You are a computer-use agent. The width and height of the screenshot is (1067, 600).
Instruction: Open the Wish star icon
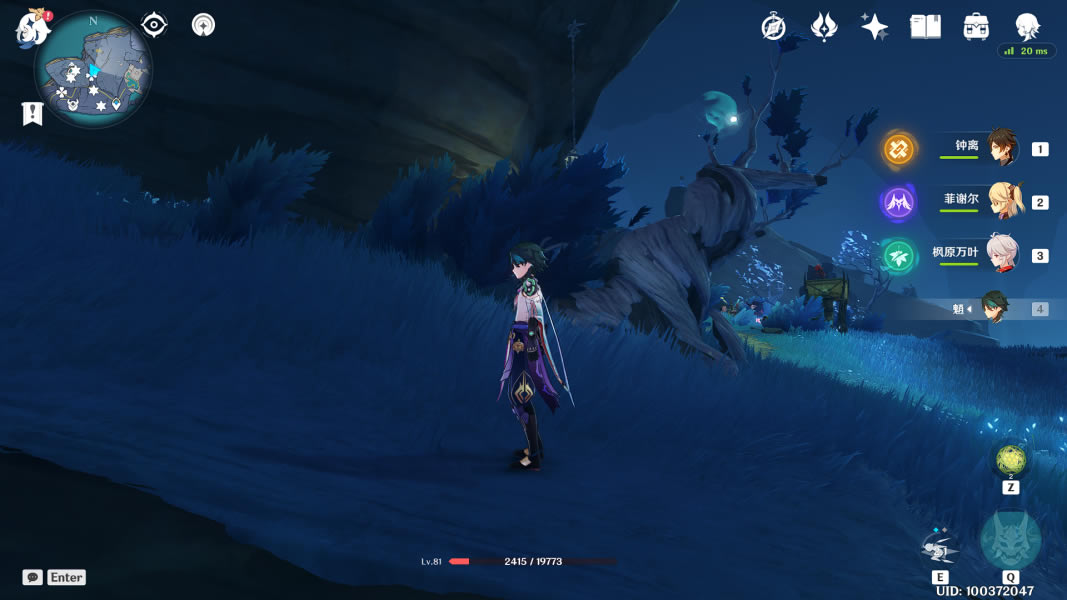(874, 27)
